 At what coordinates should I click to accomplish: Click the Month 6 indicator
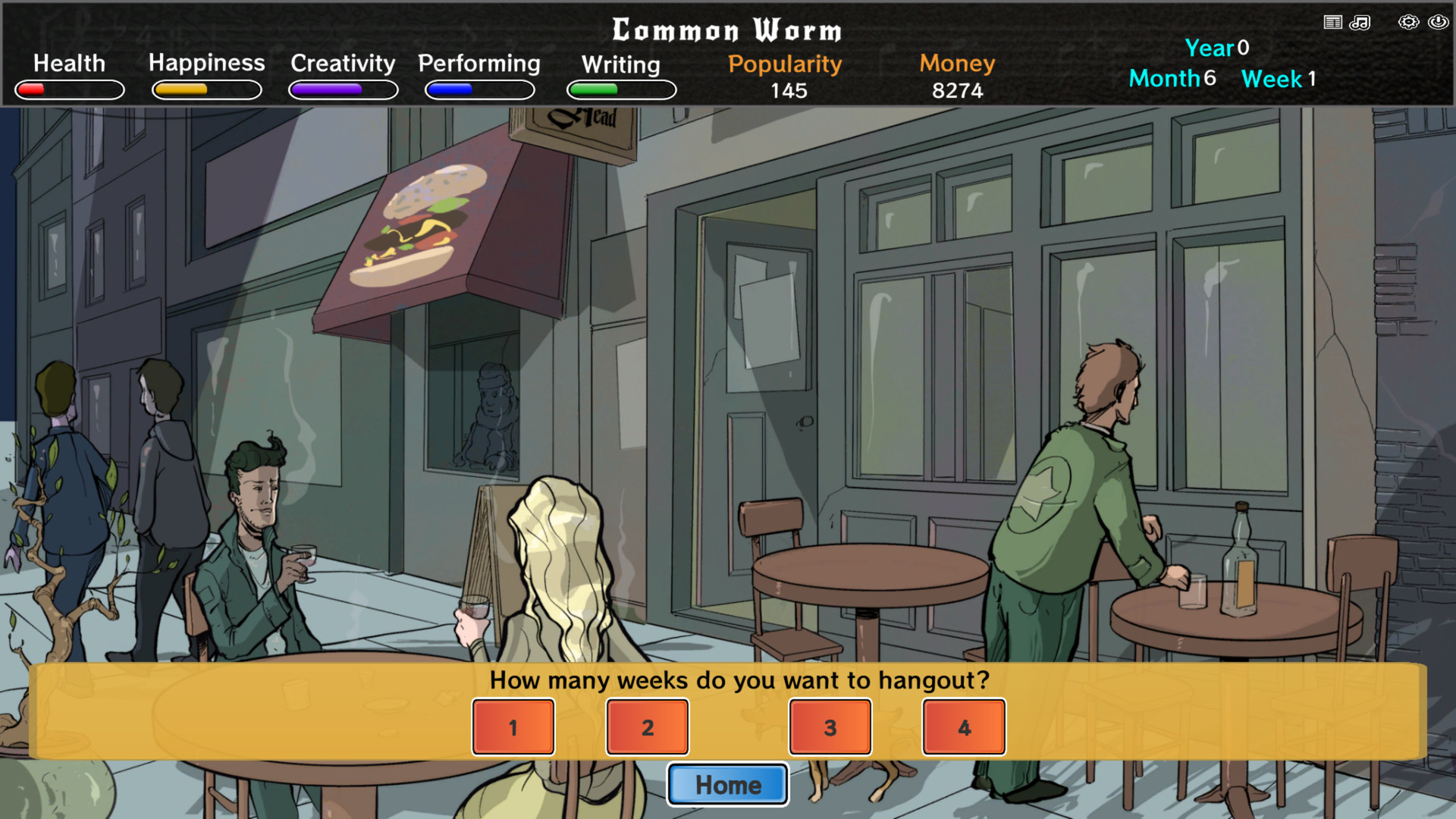pyautogui.click(x=1172, y=78)
